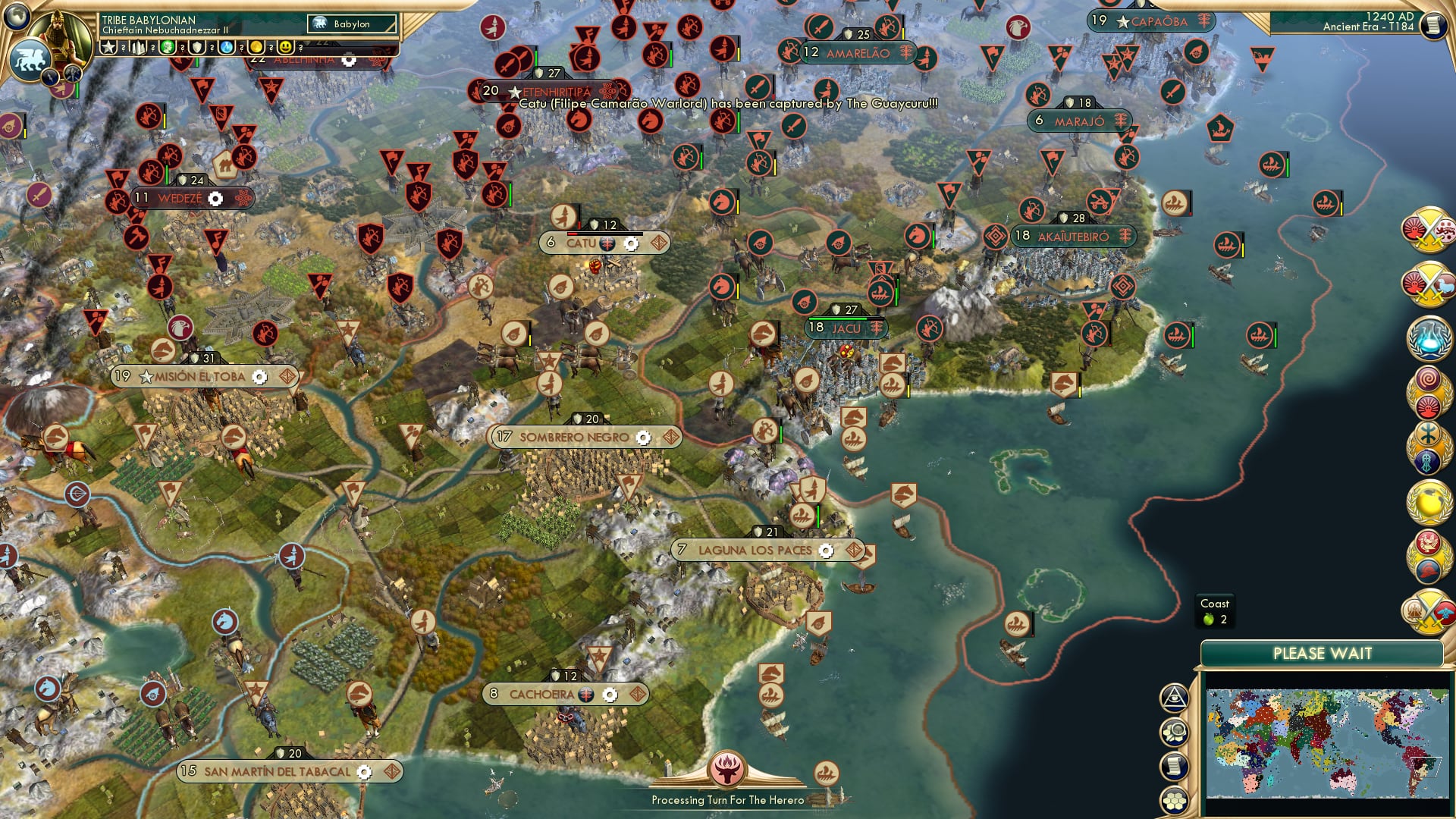Toggle the hexagon grid overlay near the minimap
This screenshot has width=1456, height=819.
[1175, 800]
